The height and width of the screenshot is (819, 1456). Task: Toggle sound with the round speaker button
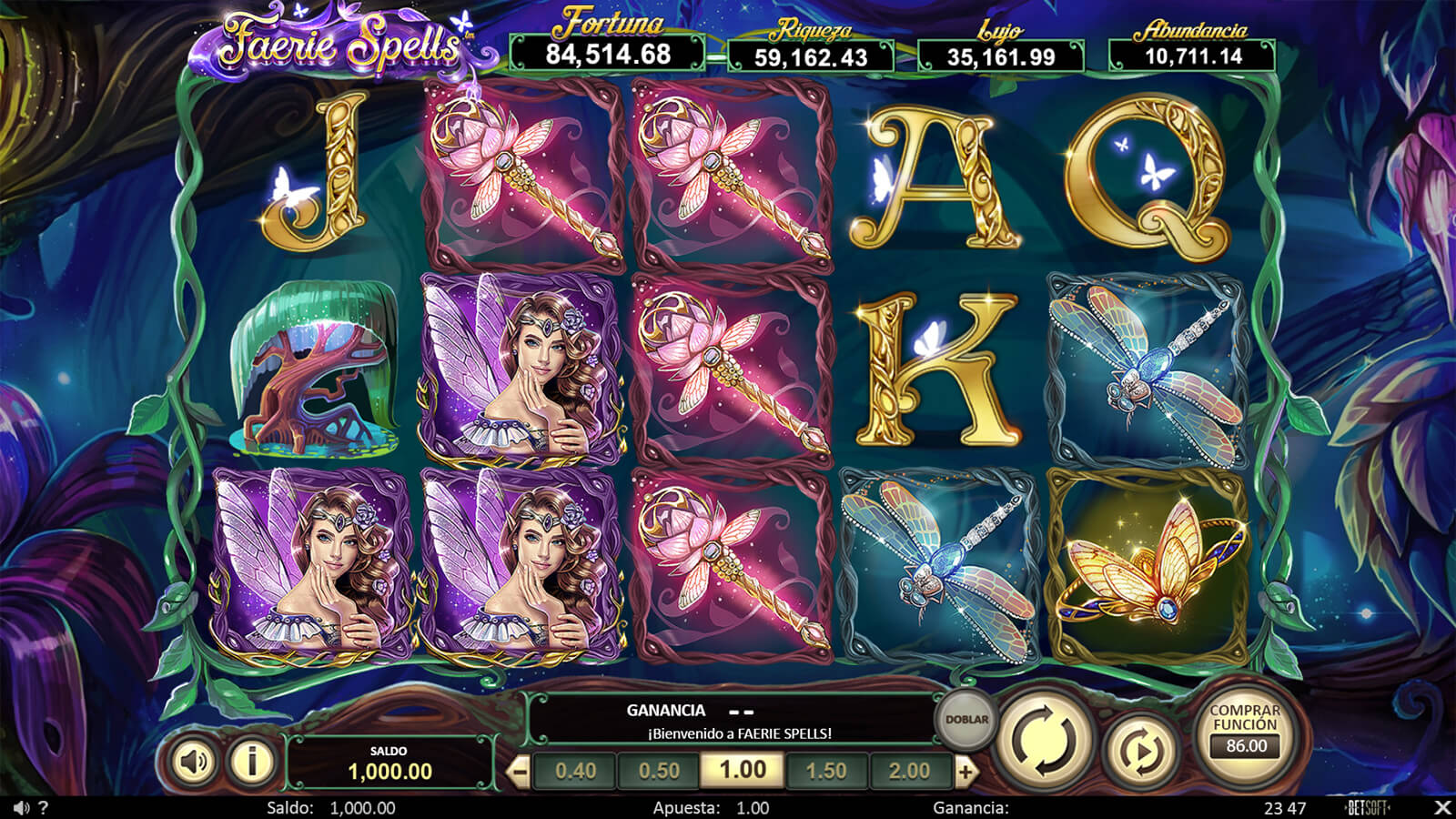[x=193, y=761]
